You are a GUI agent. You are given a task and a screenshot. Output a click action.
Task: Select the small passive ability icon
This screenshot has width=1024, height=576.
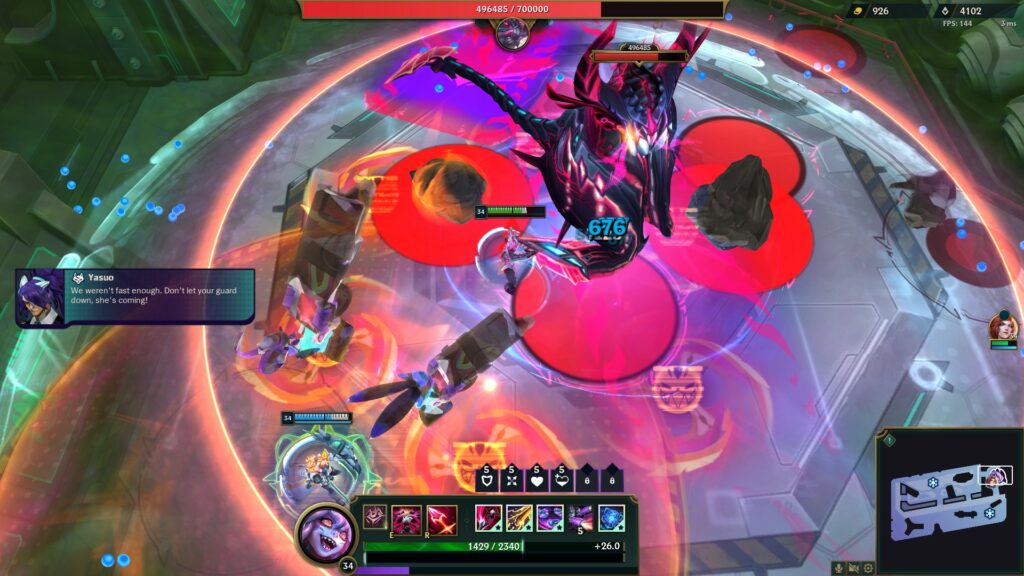pyautogui.click(x=374, y=517)
